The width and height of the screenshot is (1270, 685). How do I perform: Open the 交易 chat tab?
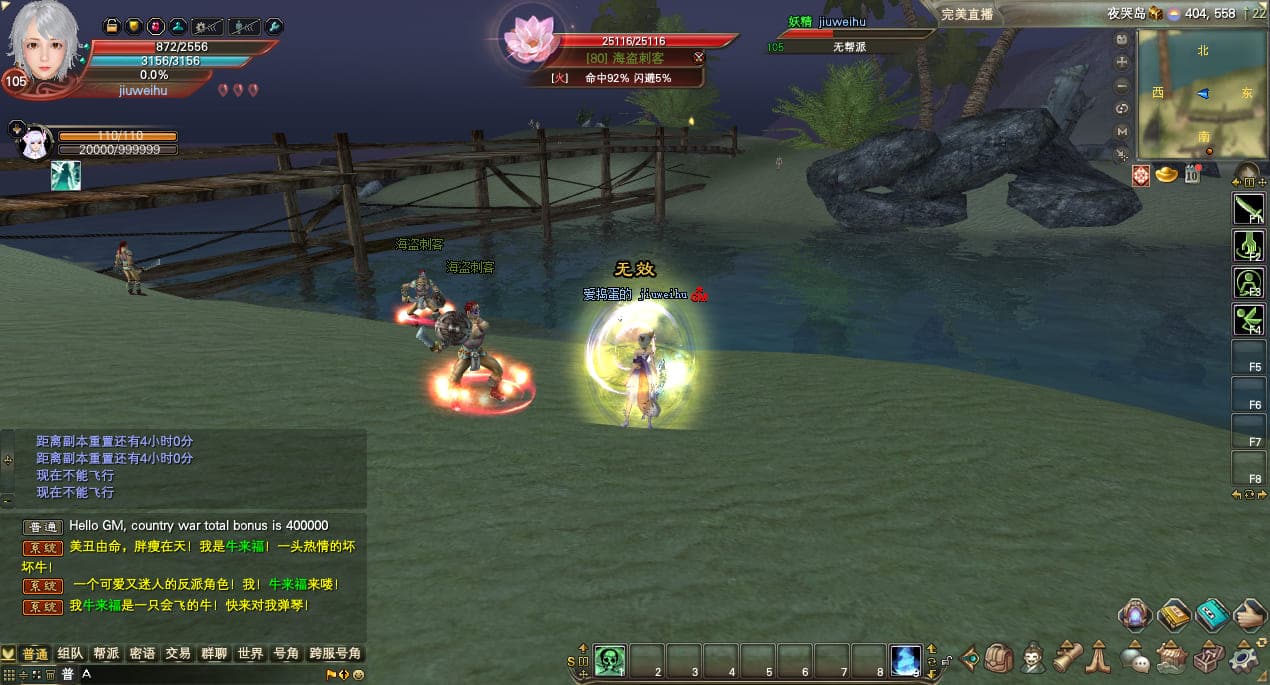pyautogui.click(x=178, y=653)
